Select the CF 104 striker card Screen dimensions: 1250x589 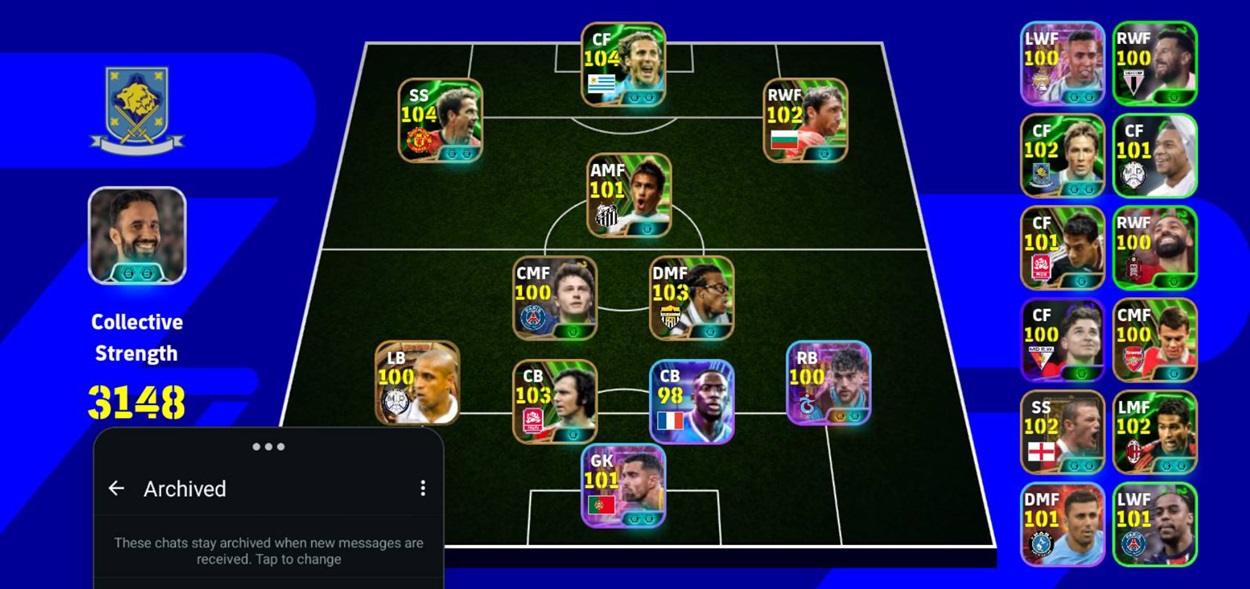pos(623,64)
